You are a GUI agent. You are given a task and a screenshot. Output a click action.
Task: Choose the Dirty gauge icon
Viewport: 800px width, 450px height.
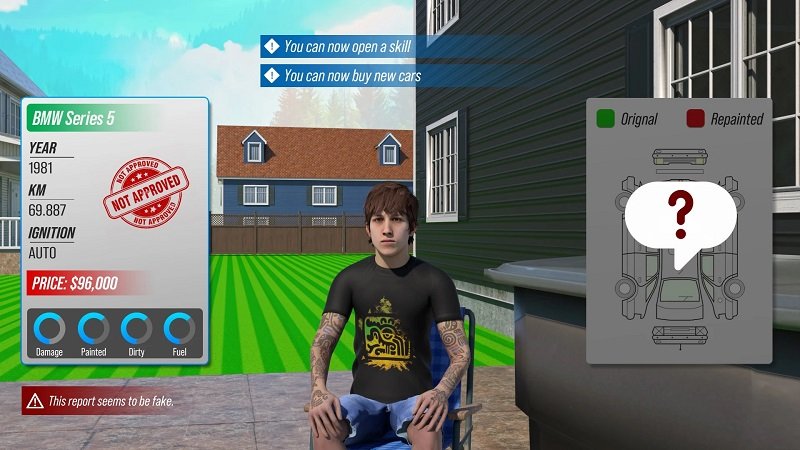coord(136,329)
